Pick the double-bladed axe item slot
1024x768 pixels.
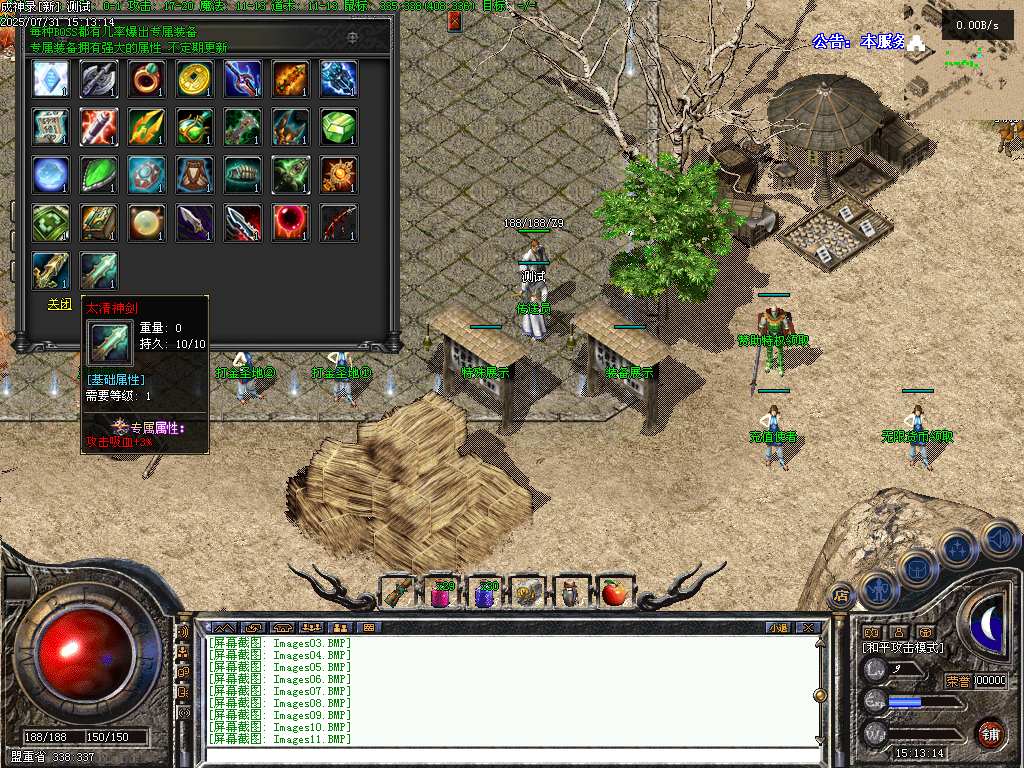click(x=99, y=79)
